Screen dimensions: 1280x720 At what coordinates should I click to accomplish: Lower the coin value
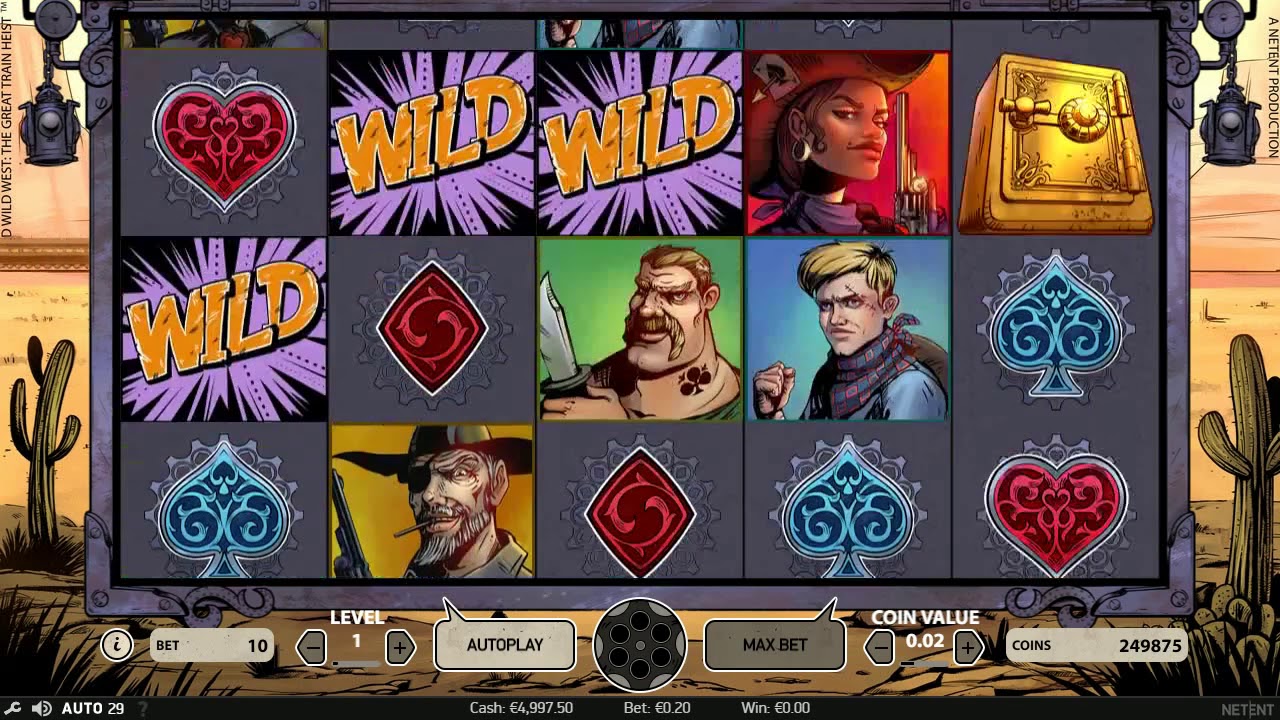tap(880, 648)
